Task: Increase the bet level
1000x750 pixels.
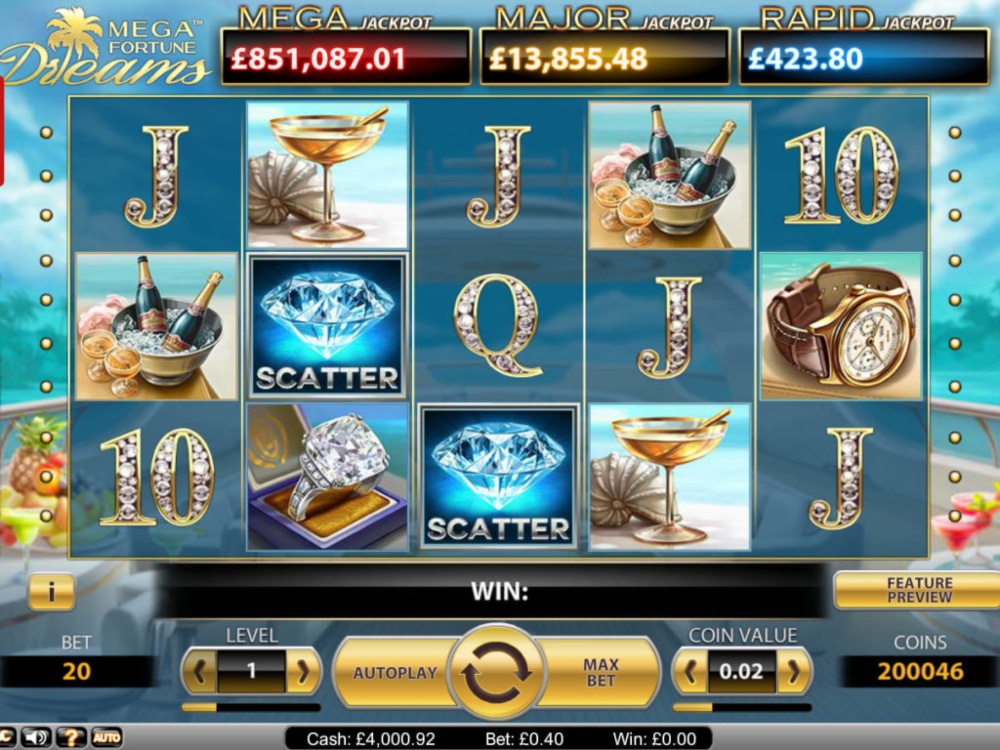Action: click(x=302, y=672)
